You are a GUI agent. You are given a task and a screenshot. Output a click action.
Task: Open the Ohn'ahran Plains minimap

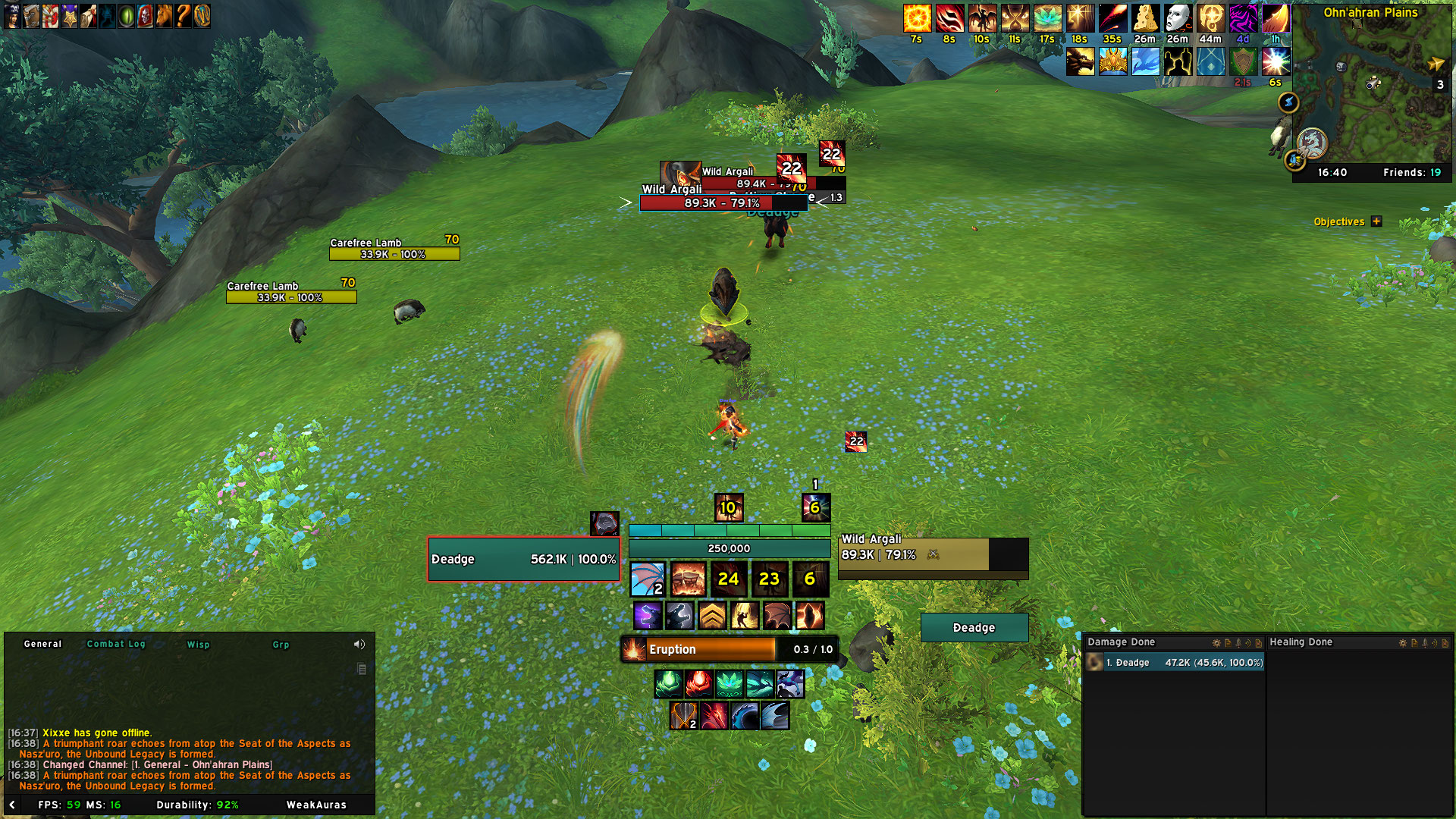(1371, 91)
